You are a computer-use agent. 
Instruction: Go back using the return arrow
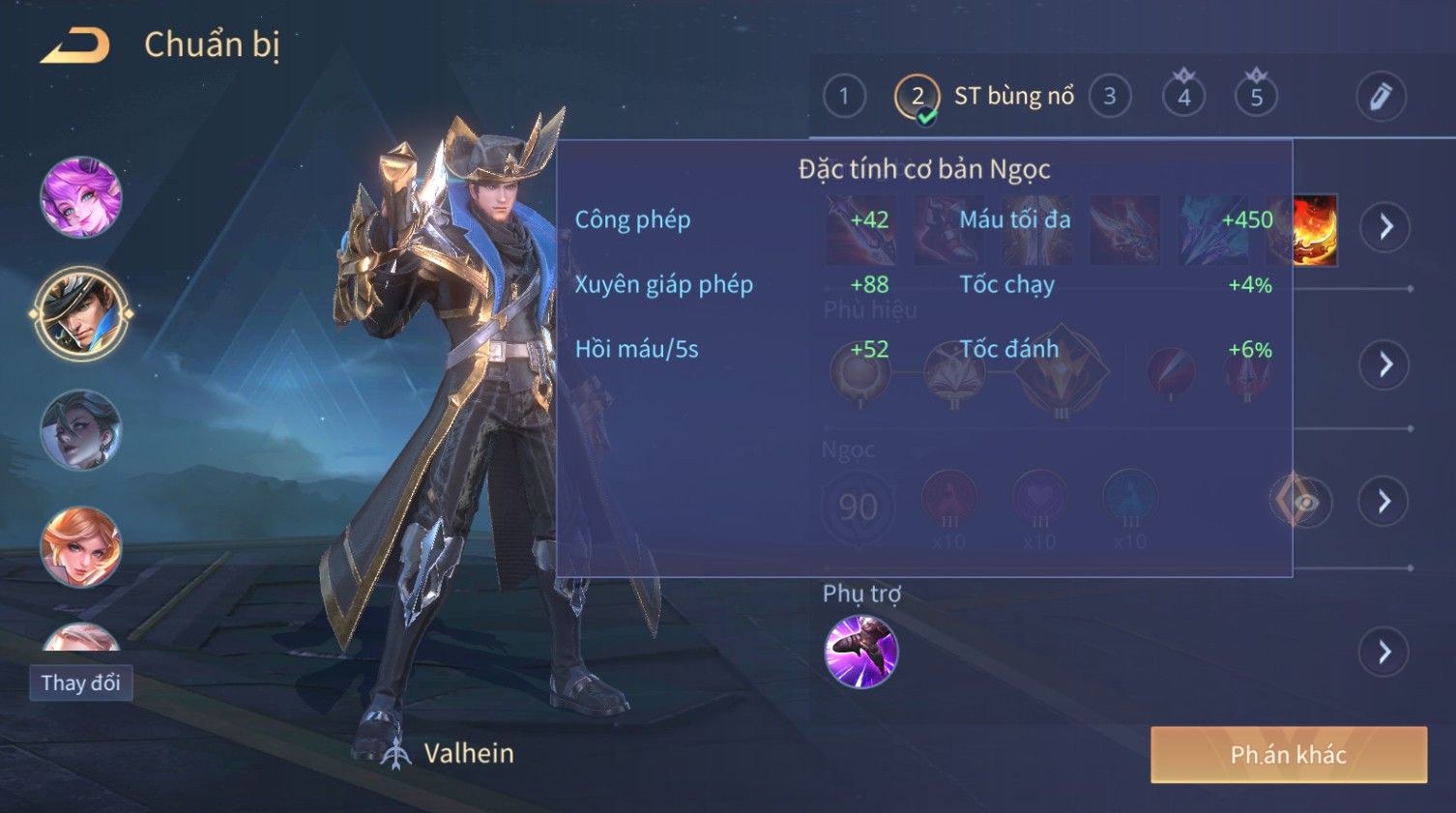pos(75,45)
